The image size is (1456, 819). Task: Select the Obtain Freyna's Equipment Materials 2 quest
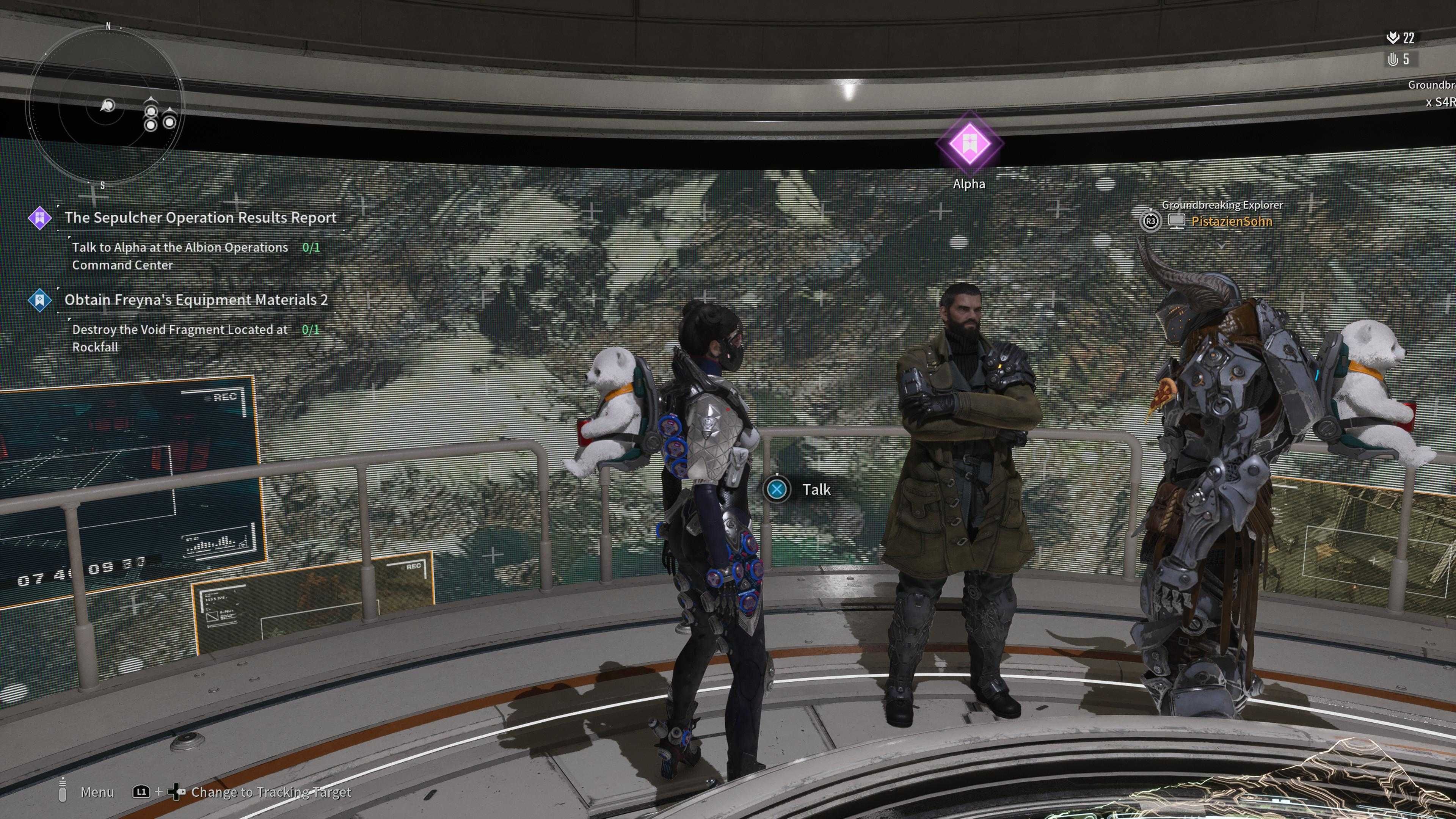196,300
